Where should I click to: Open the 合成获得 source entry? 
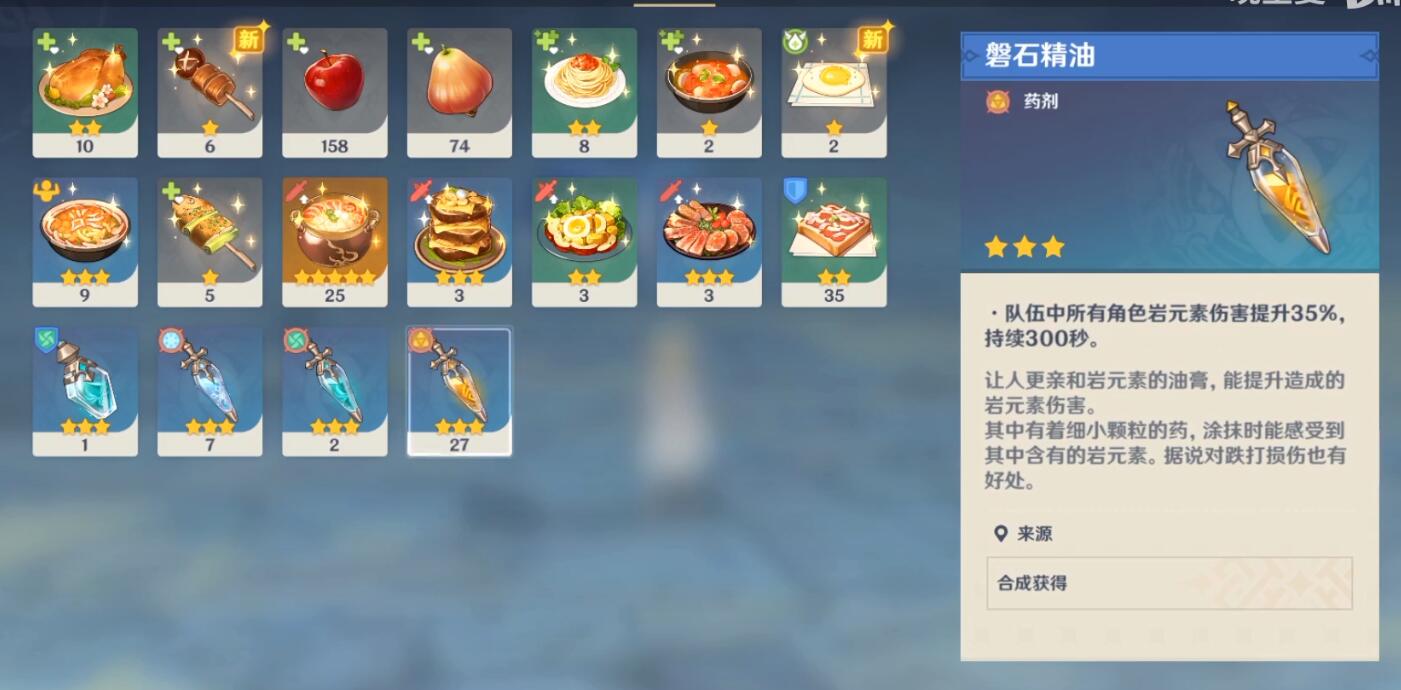(x=1169, y=583)
